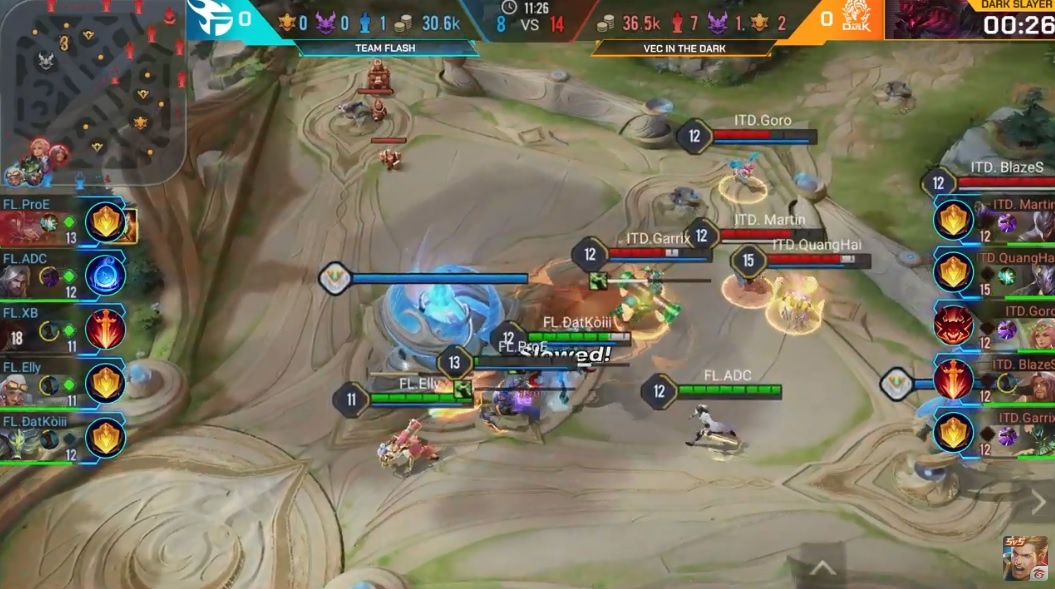Open the 5v5 game logo icon

[1026, 558]
